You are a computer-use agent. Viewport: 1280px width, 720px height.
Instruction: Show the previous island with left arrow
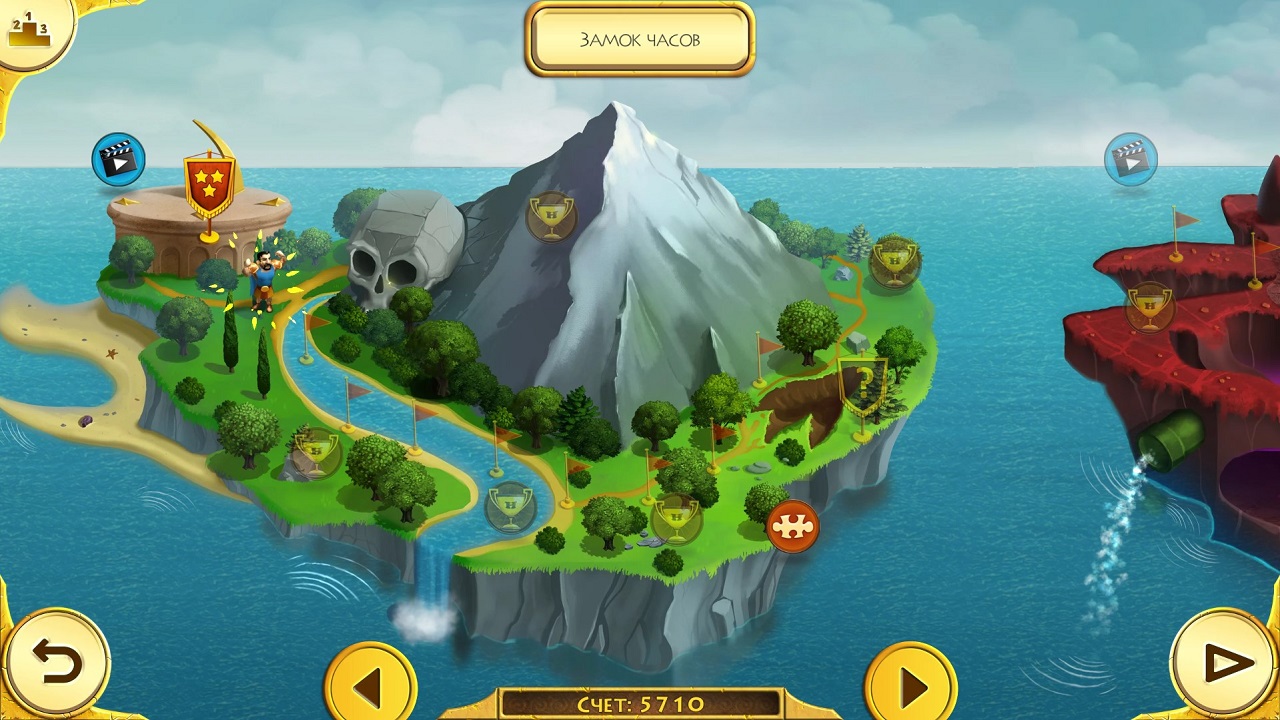point(370,686)
